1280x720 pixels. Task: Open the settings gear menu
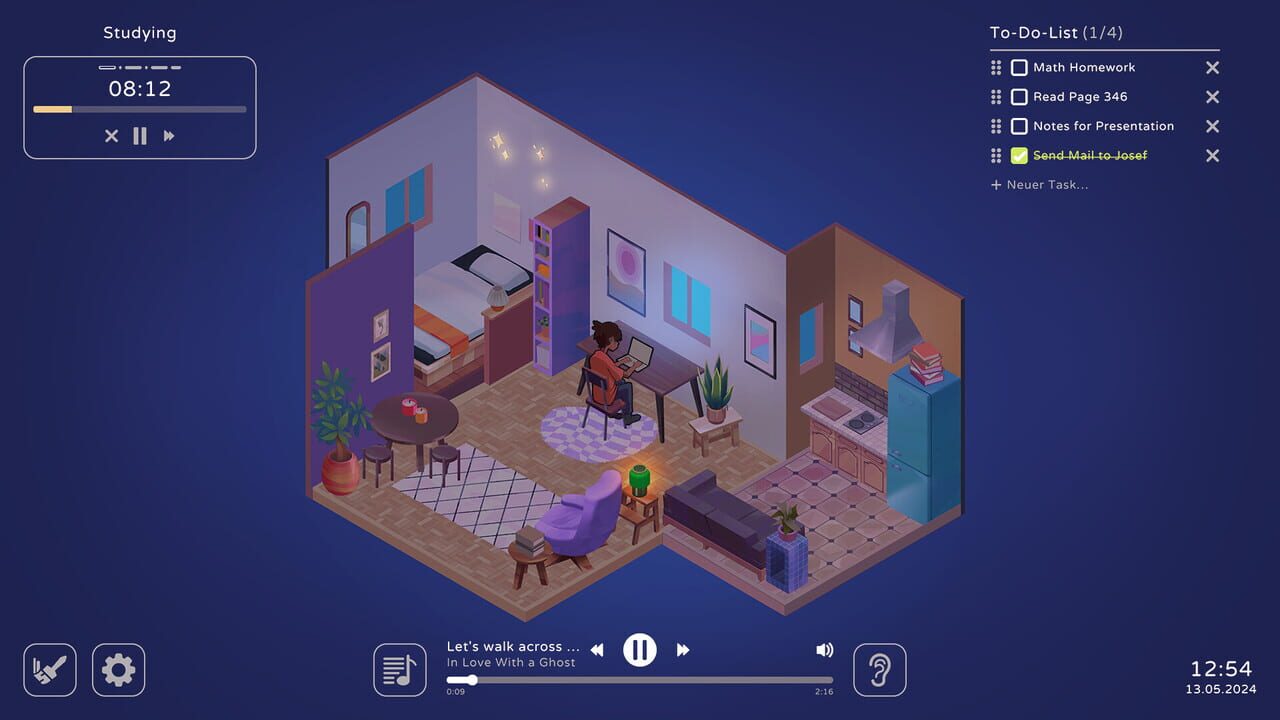(118, 669)
